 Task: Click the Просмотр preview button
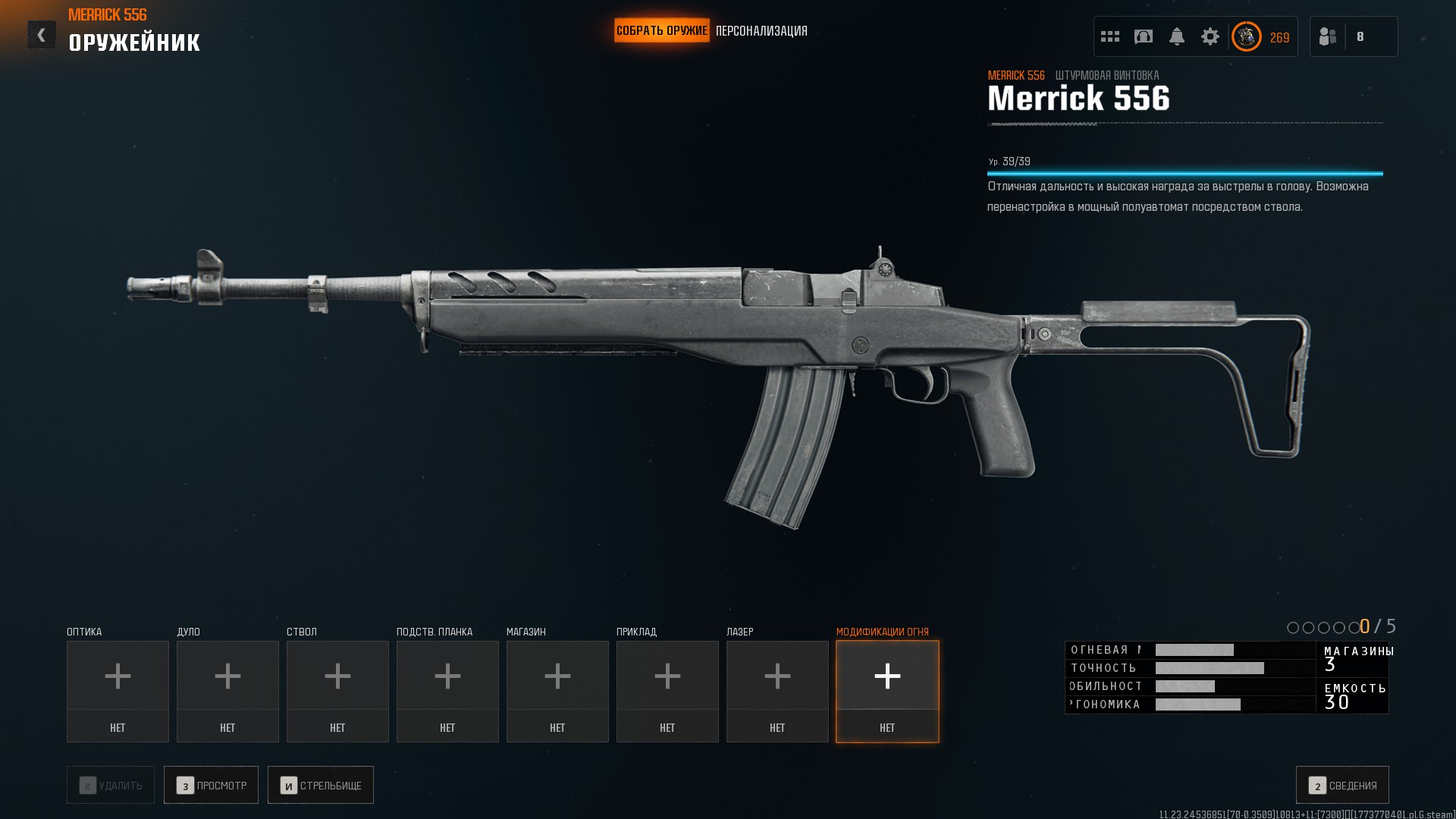tap(211, 785)
